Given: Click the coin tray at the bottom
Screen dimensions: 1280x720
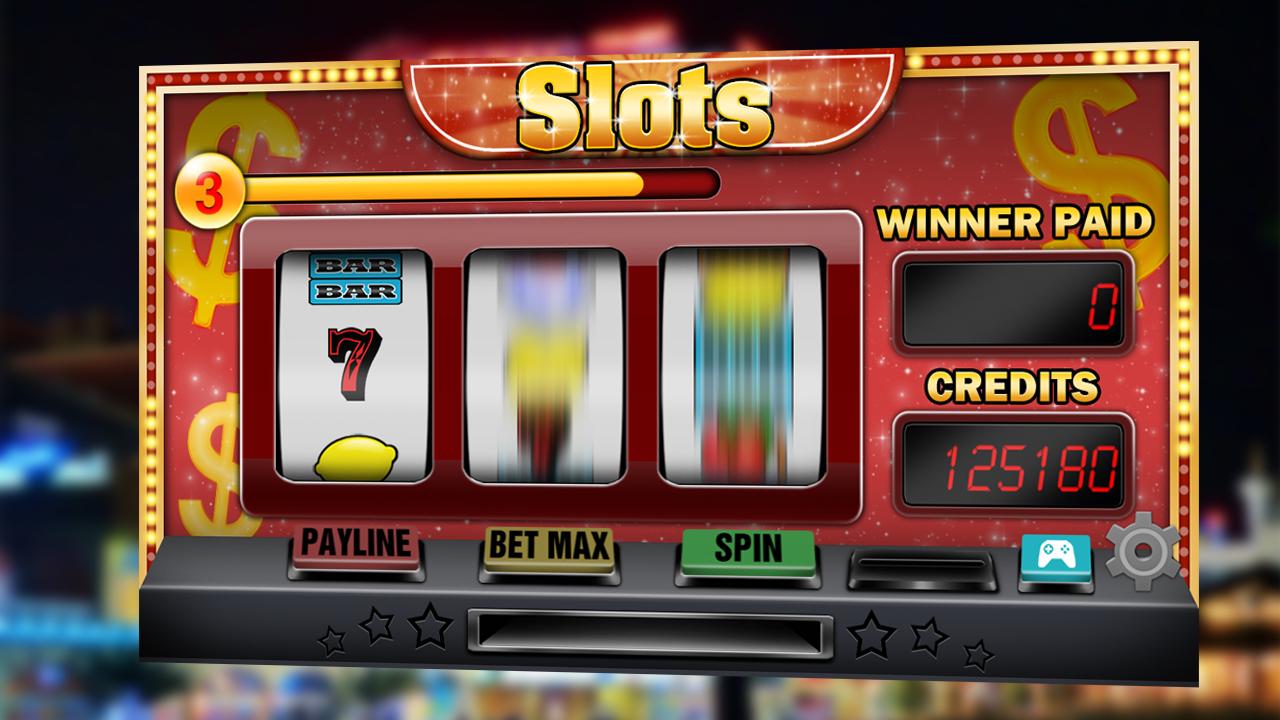Looking at the screenshot, I should (x=650, y=630).
